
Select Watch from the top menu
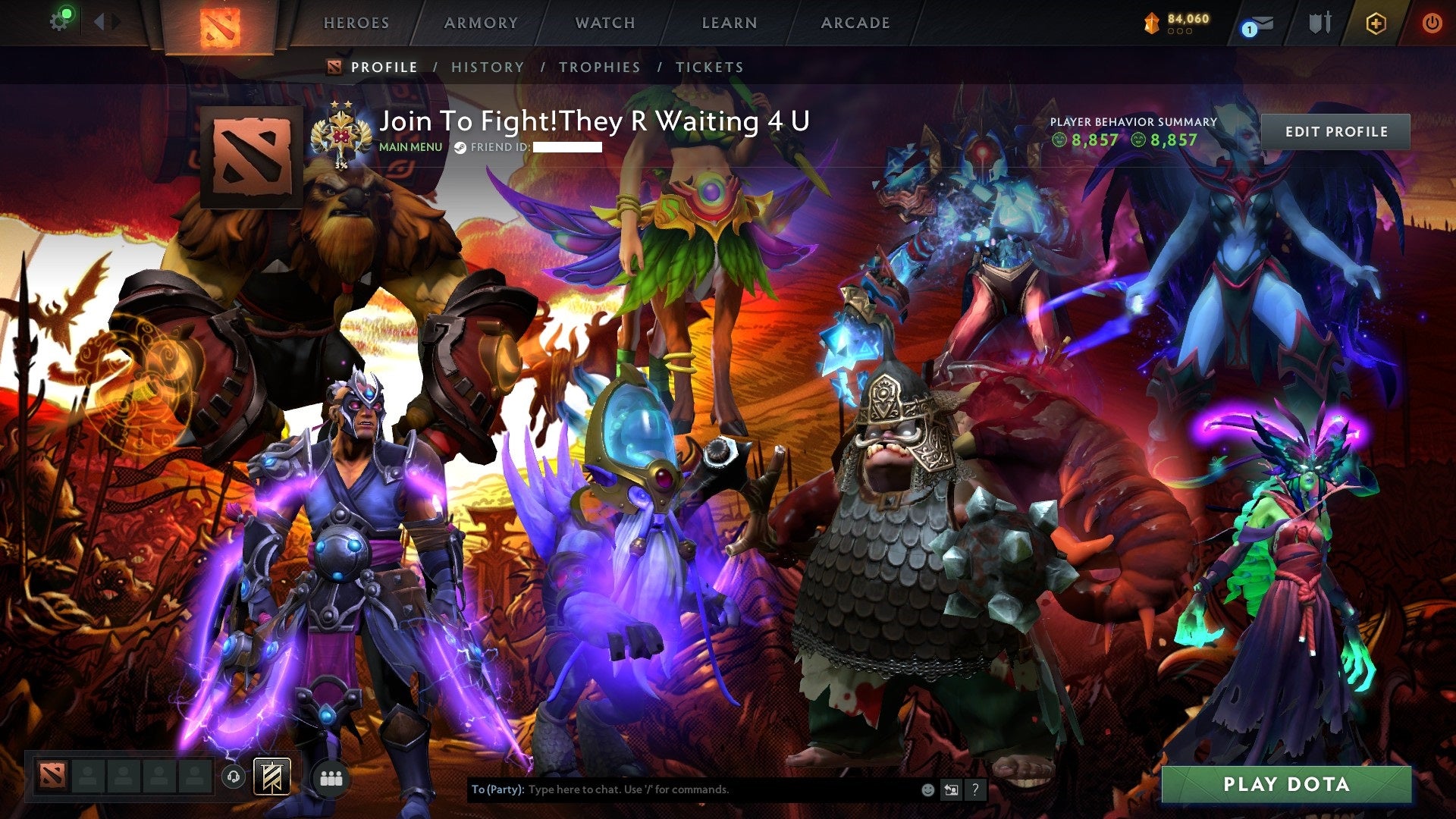point(604,23)
